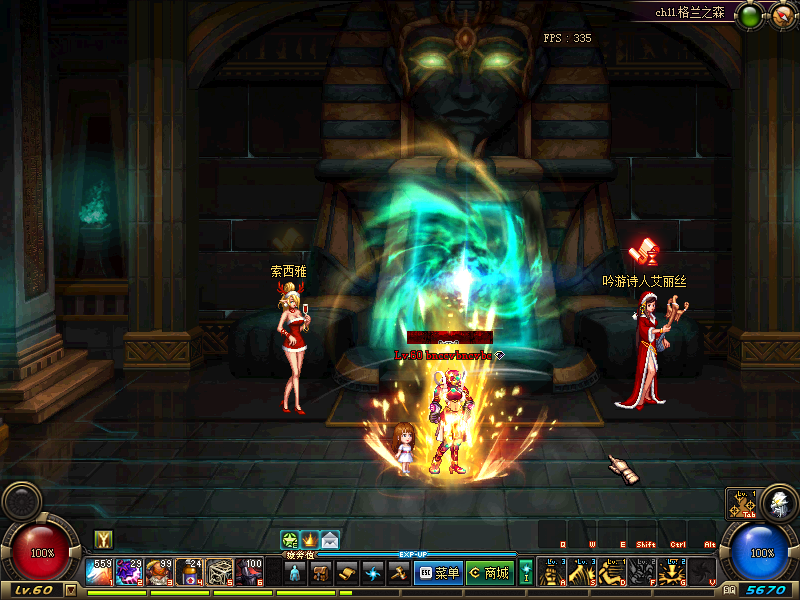Expand the arrow beside the Lv.60 label

click(x=71, y=590)
